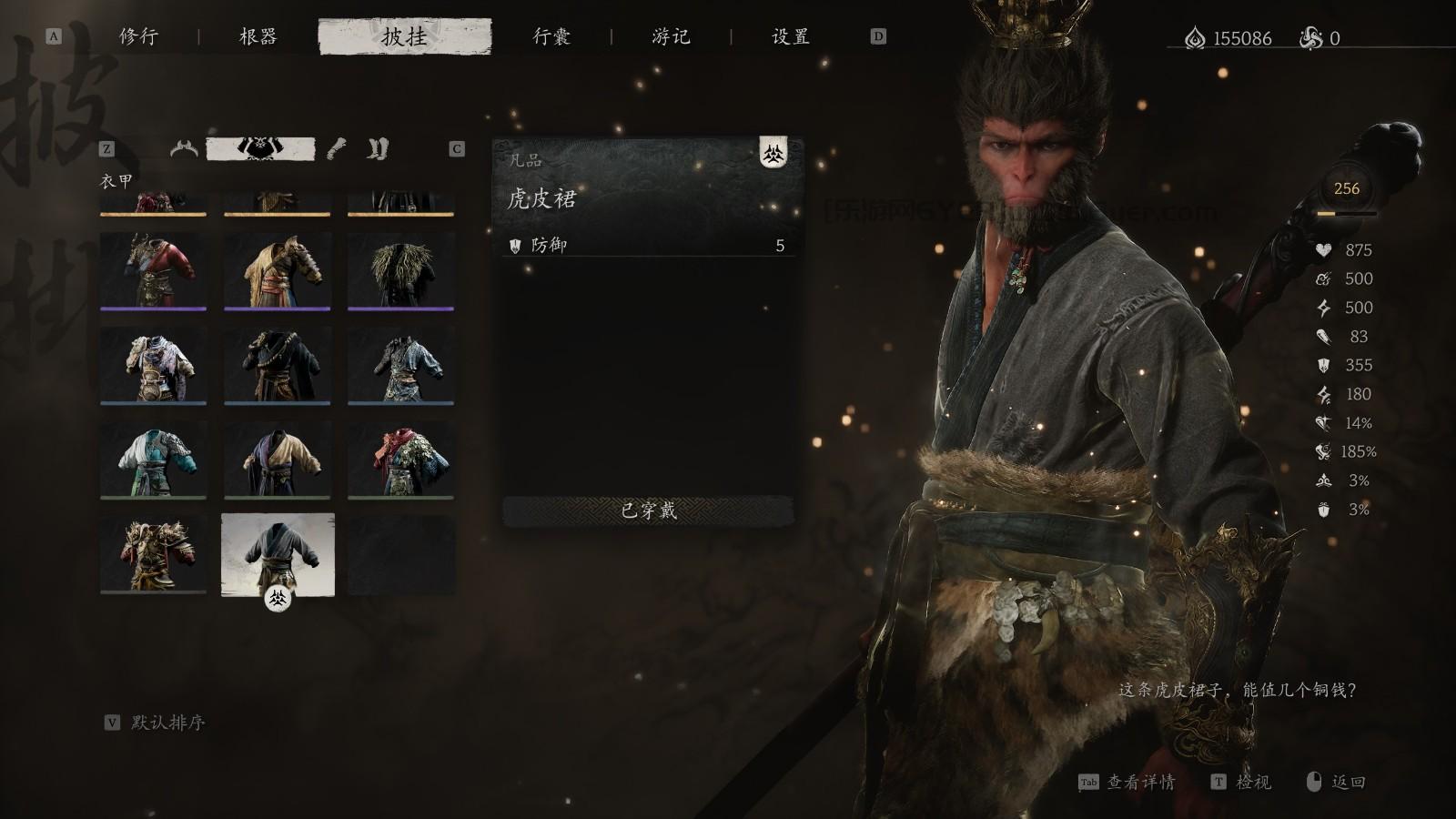1456x819 pixels.
Task: Choose the purple and beige robe
Action: coord(277,460)
